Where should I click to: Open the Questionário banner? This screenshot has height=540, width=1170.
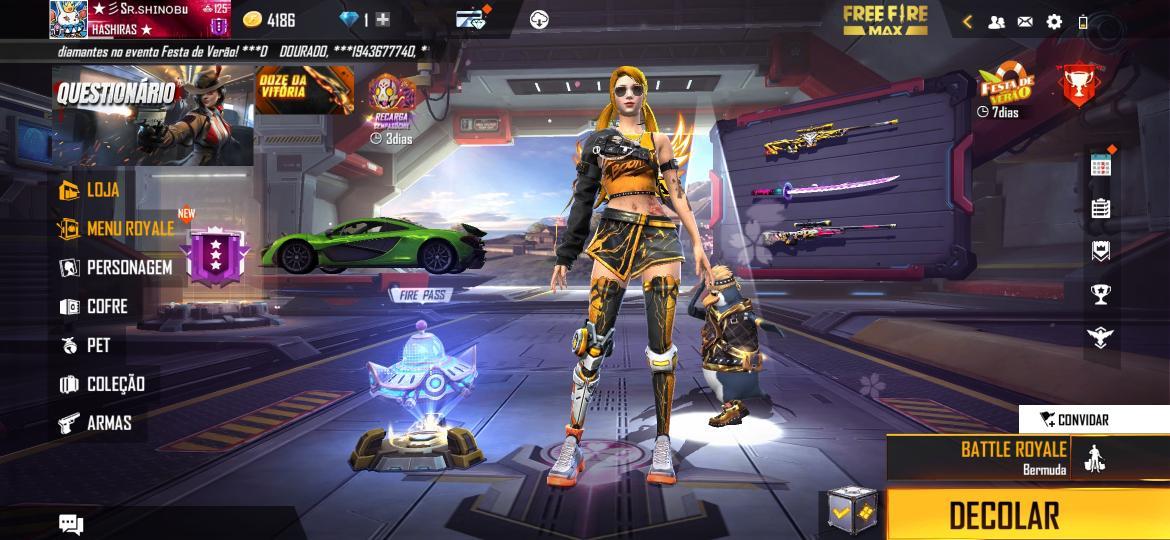tap(152, 115)
